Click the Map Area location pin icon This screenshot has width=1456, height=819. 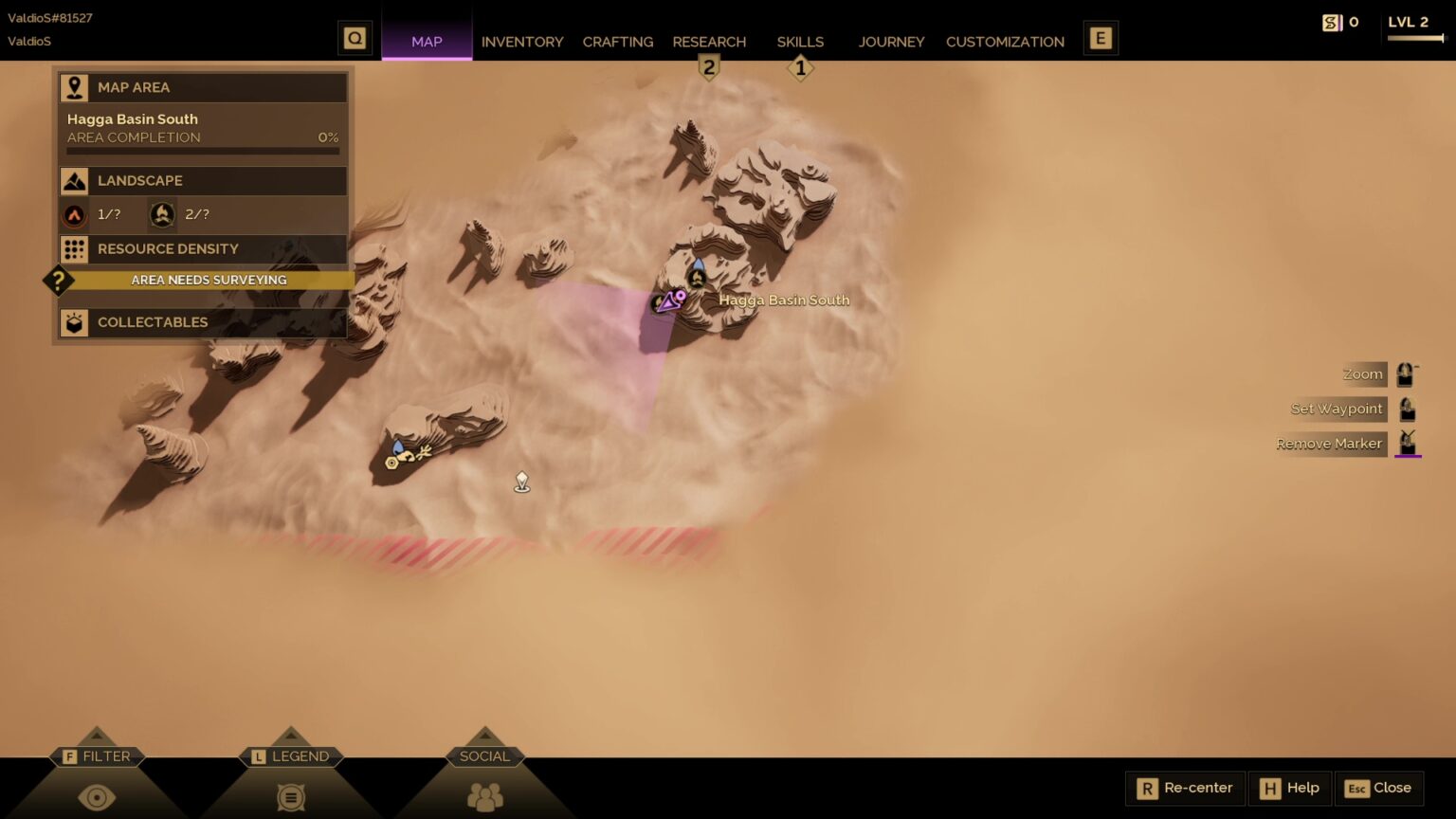[x=74, y=86]
